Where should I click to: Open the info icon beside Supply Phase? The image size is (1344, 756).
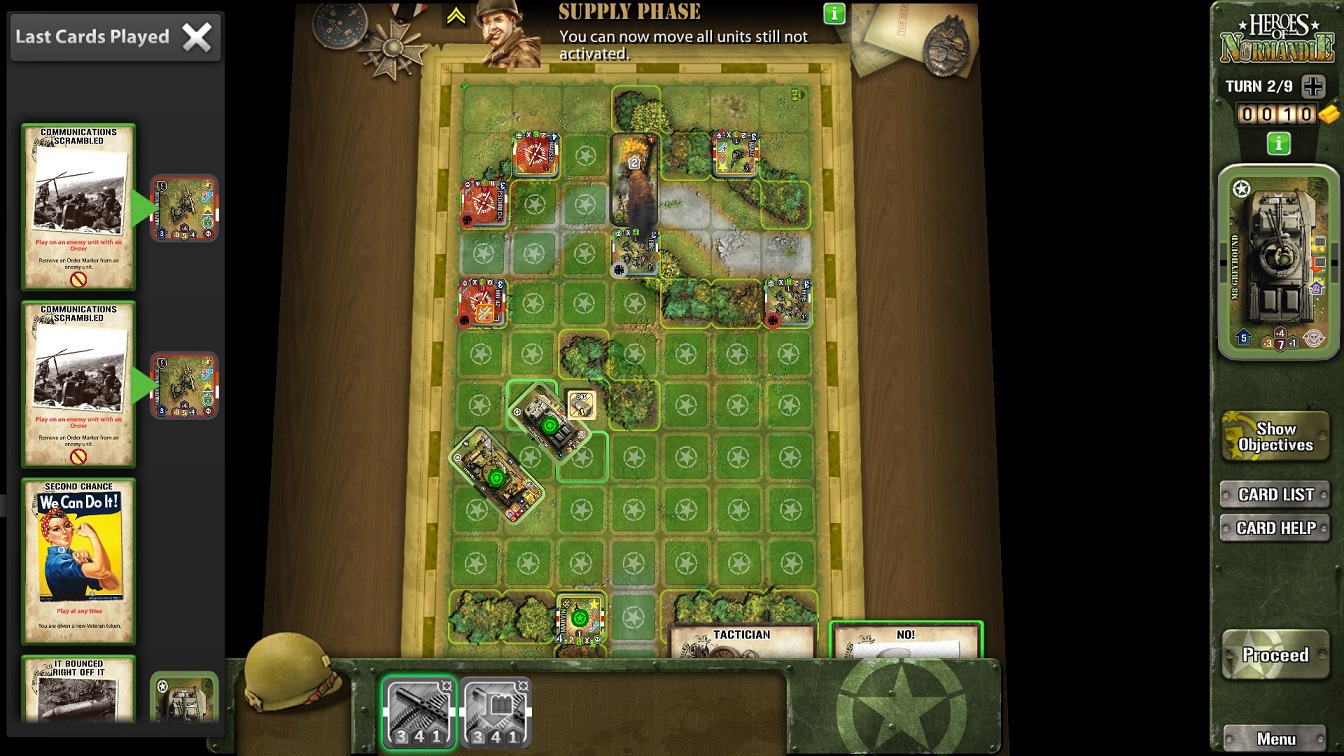834,14
